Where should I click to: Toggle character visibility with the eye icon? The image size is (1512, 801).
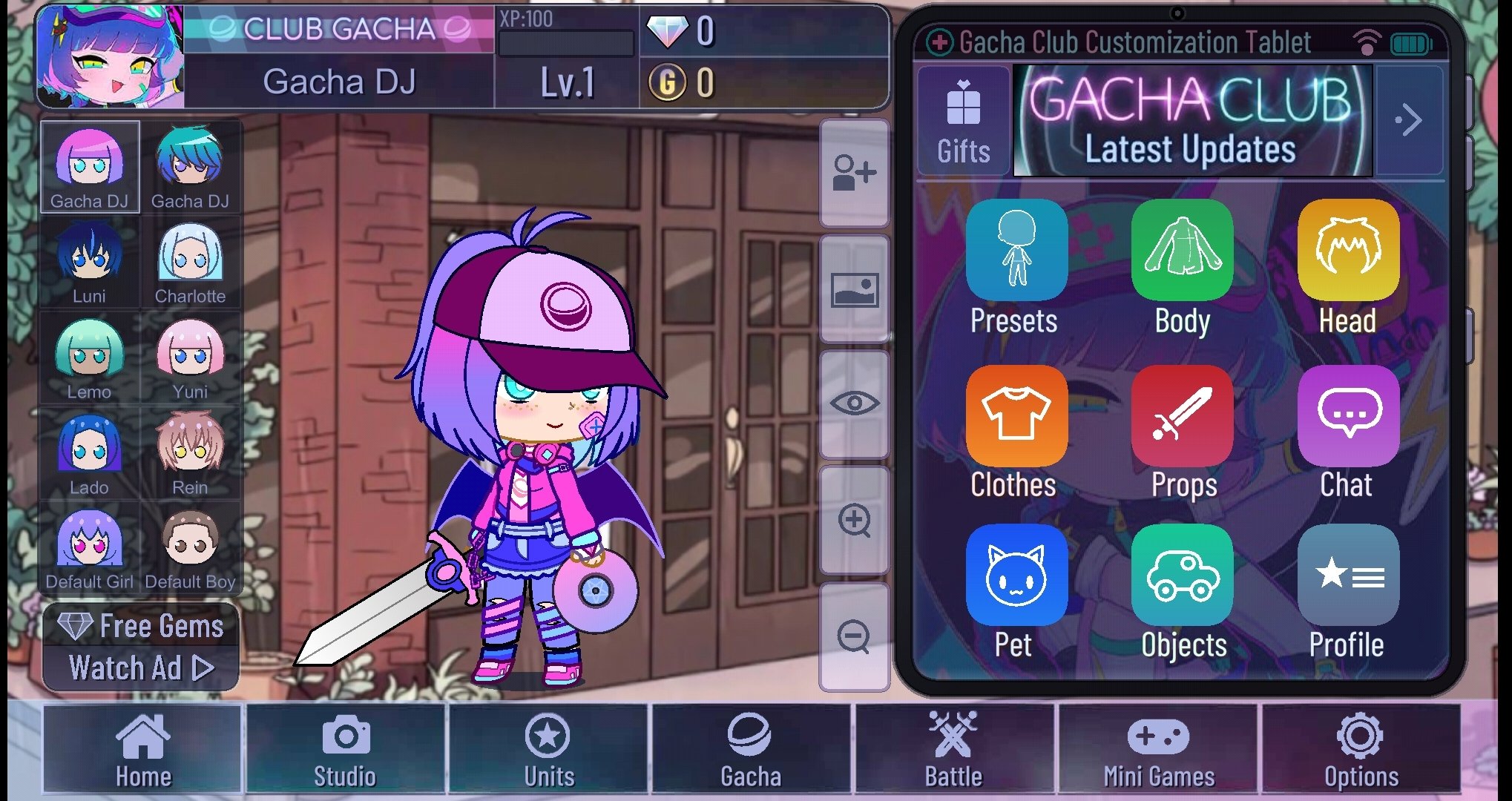point(855,403)
